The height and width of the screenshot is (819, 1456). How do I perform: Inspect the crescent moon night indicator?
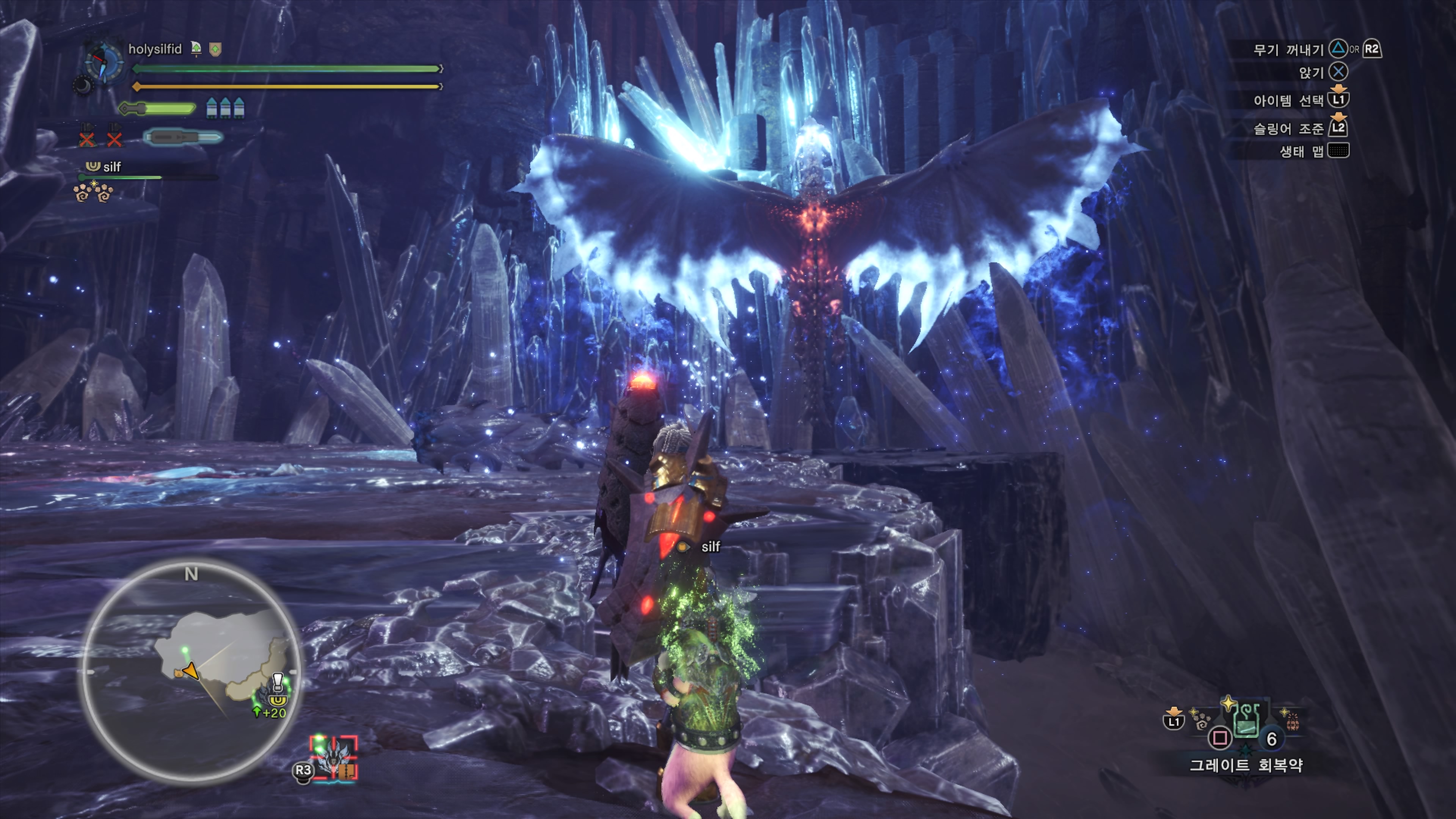83,86
